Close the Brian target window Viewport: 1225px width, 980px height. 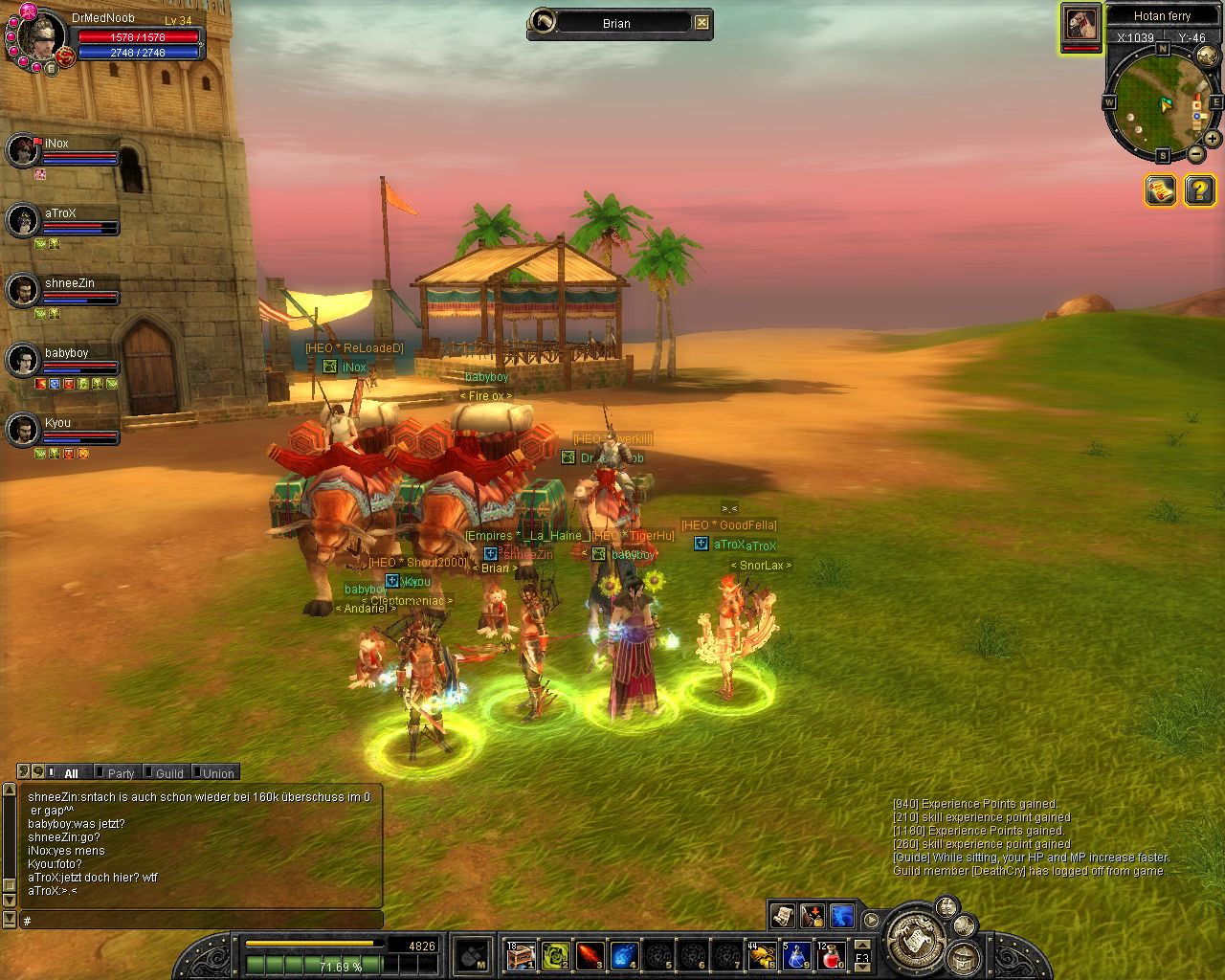pos(702,23)
